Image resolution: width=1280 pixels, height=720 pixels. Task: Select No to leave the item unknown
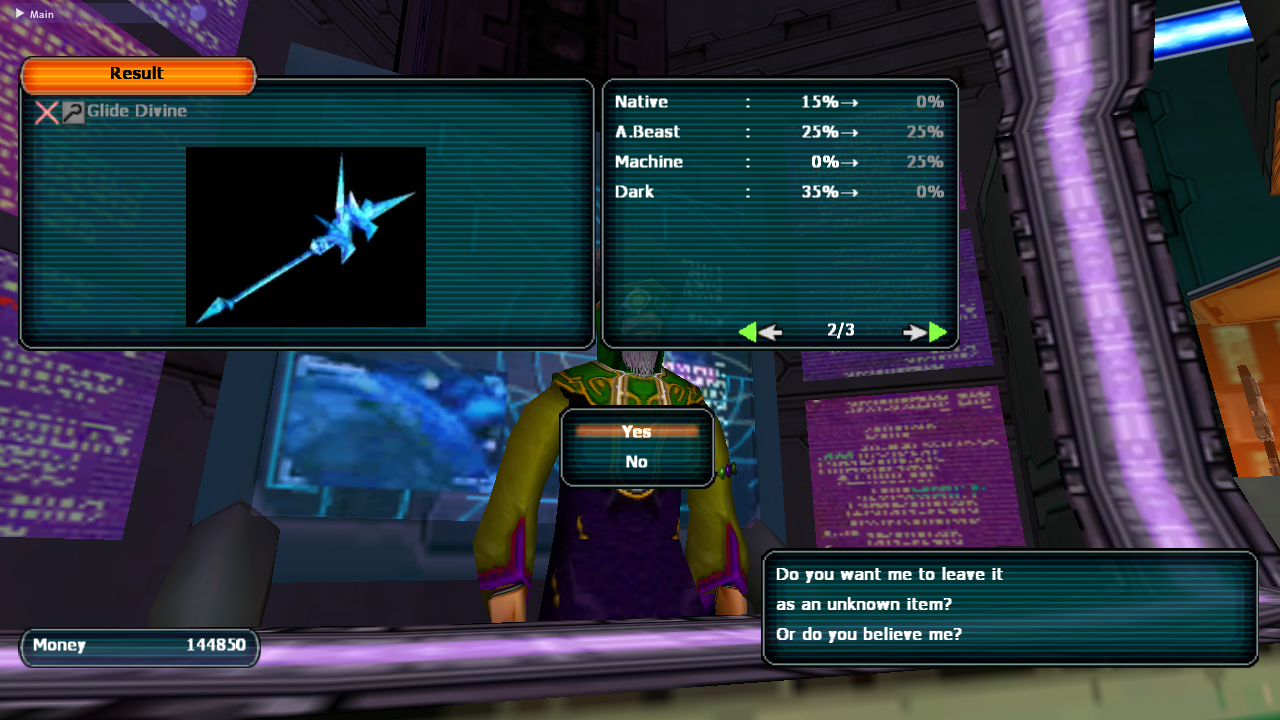(x=637, y=461)
